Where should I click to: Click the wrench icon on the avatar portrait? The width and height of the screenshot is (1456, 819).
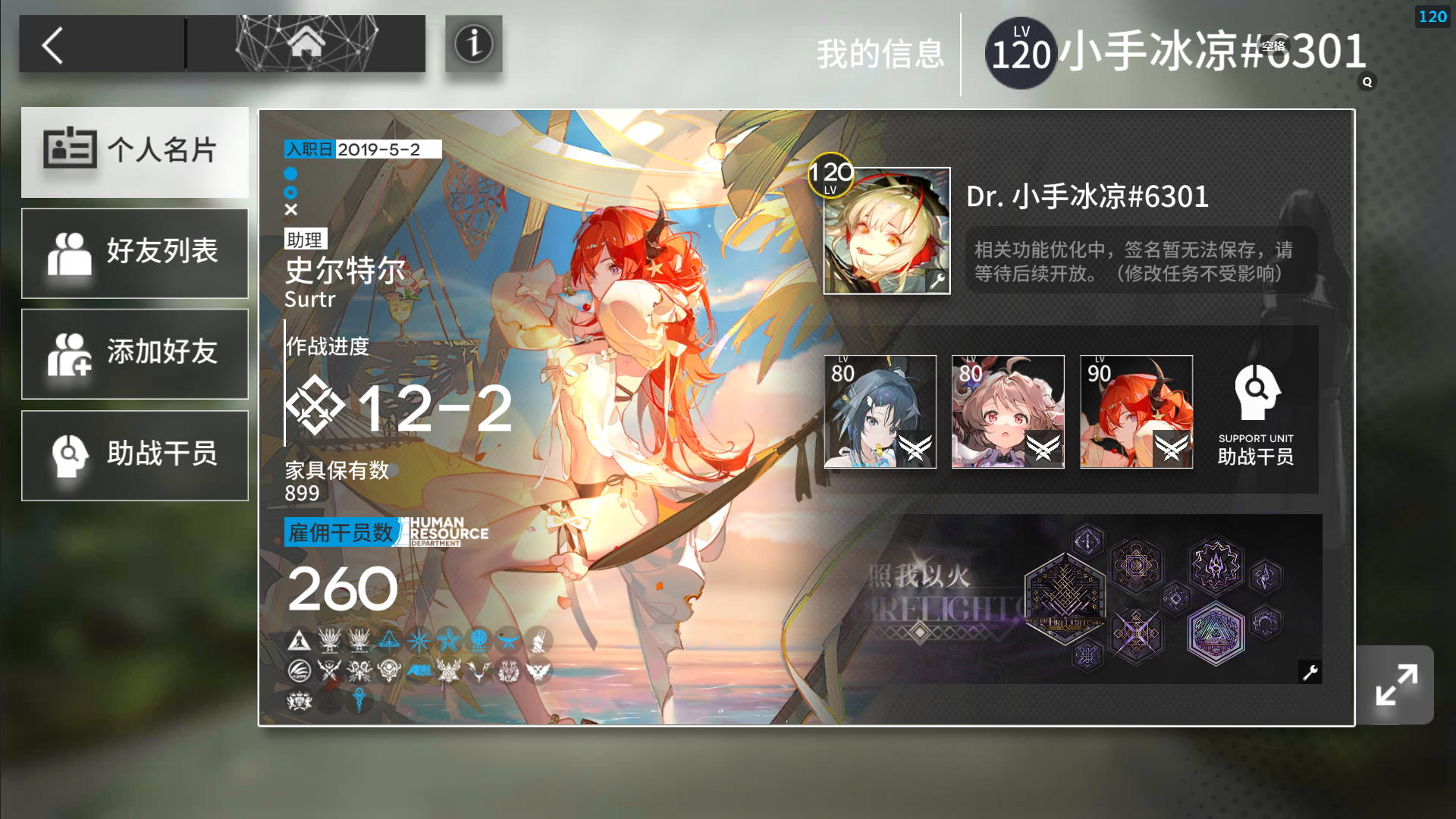pos(938,281)
